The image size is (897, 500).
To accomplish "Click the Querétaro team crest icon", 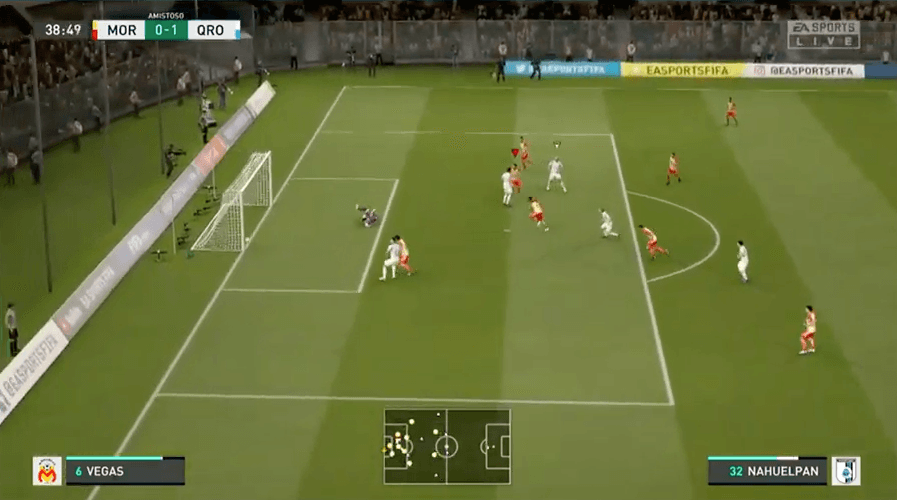I will (846, 470).
